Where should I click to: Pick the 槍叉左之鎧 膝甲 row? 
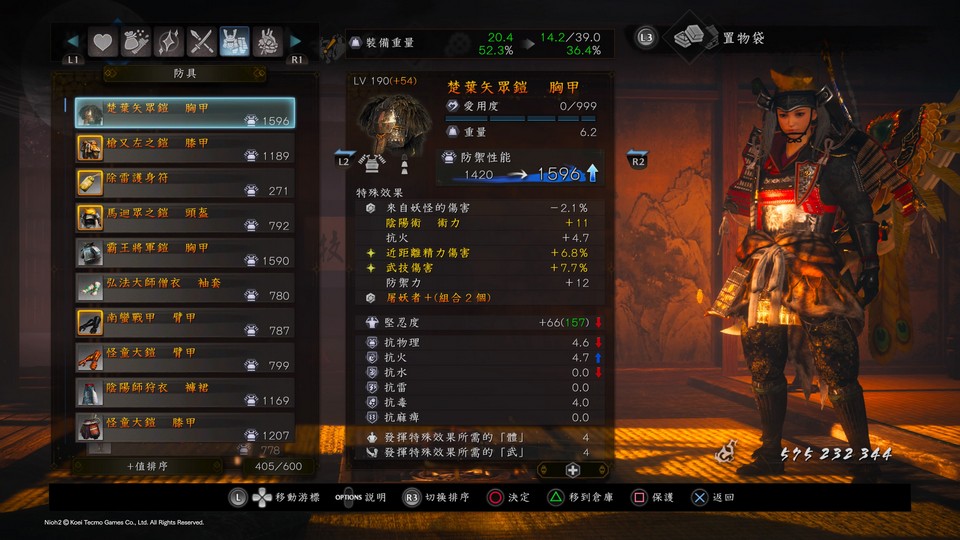click(185, 148)
